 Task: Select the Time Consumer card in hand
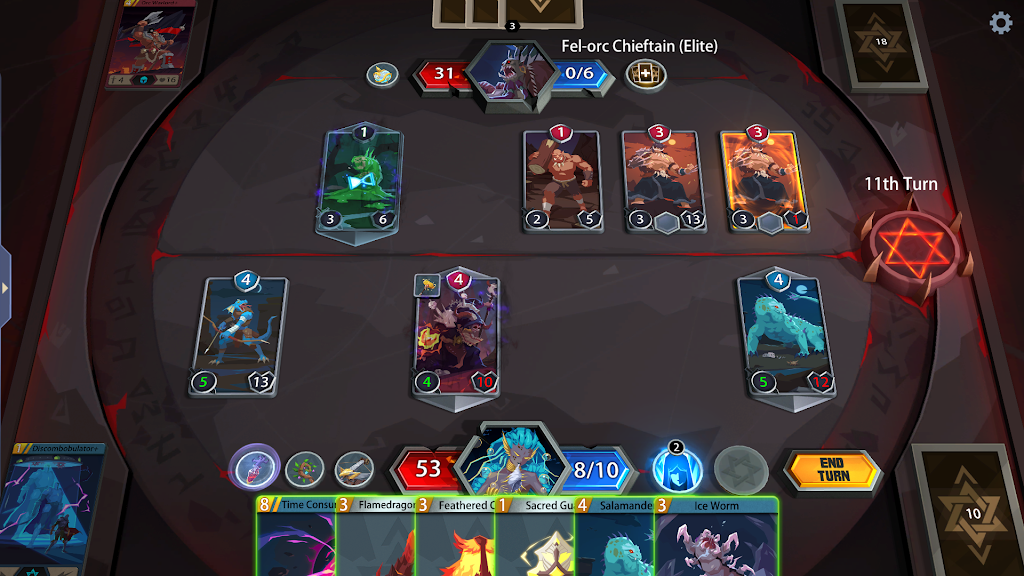pyautogui.click(x=295, y=540)
